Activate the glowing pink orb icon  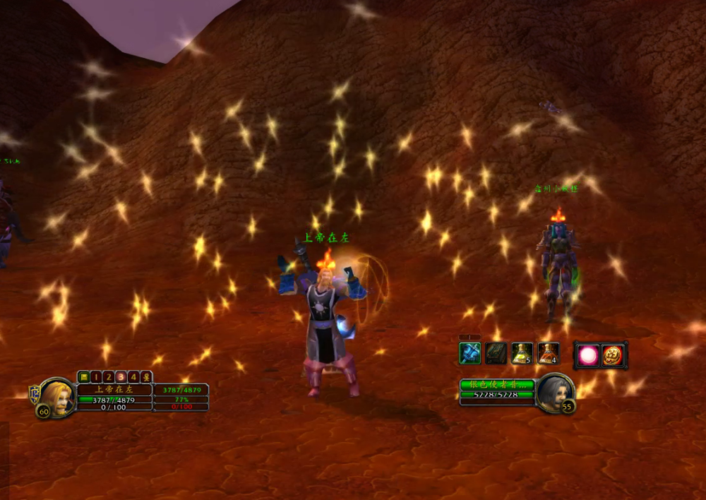click(x=587, y=355)
